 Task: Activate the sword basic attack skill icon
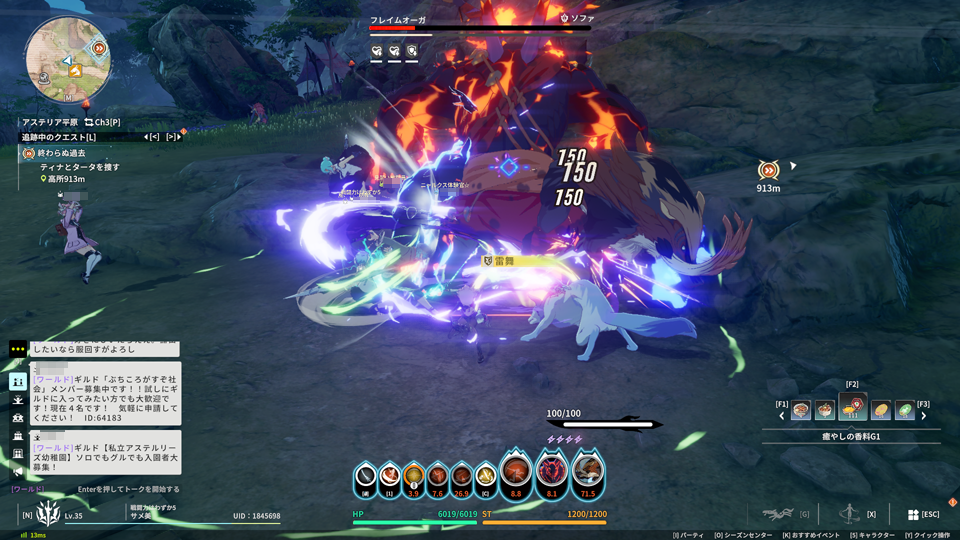366,476
